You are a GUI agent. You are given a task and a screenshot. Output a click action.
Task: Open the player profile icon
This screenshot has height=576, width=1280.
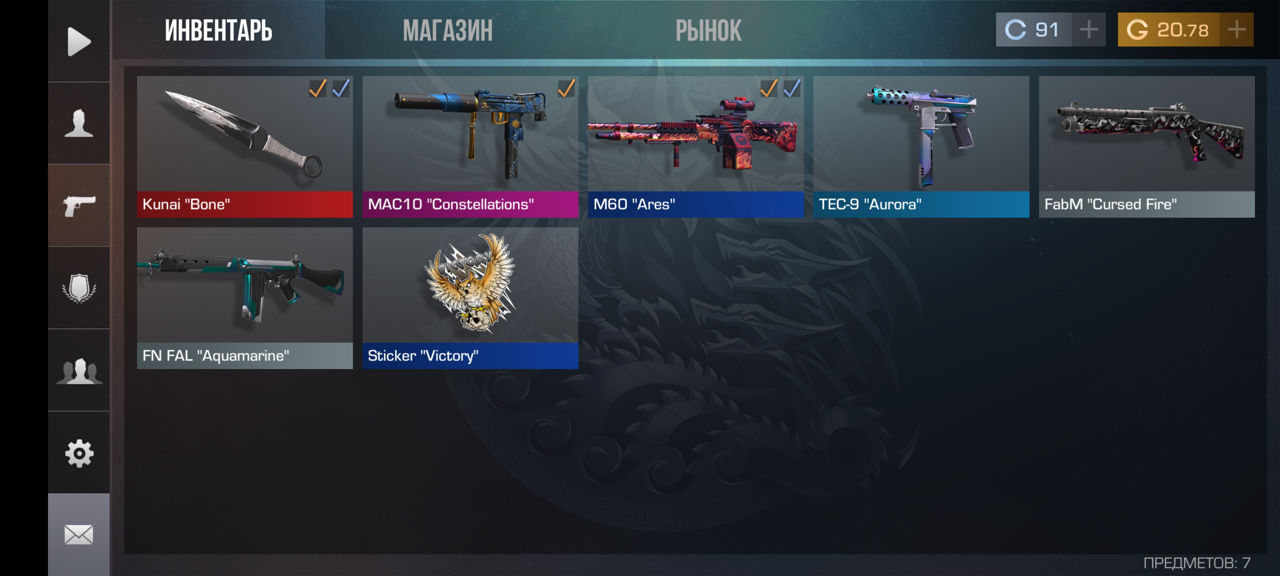coord(79,123)
